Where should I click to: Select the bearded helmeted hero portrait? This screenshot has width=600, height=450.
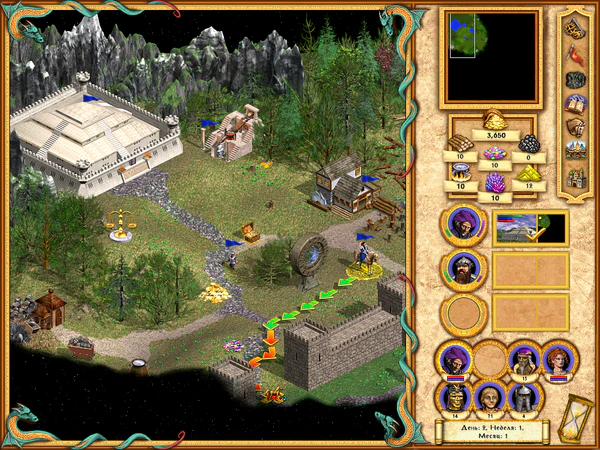[x=463, y=269]
